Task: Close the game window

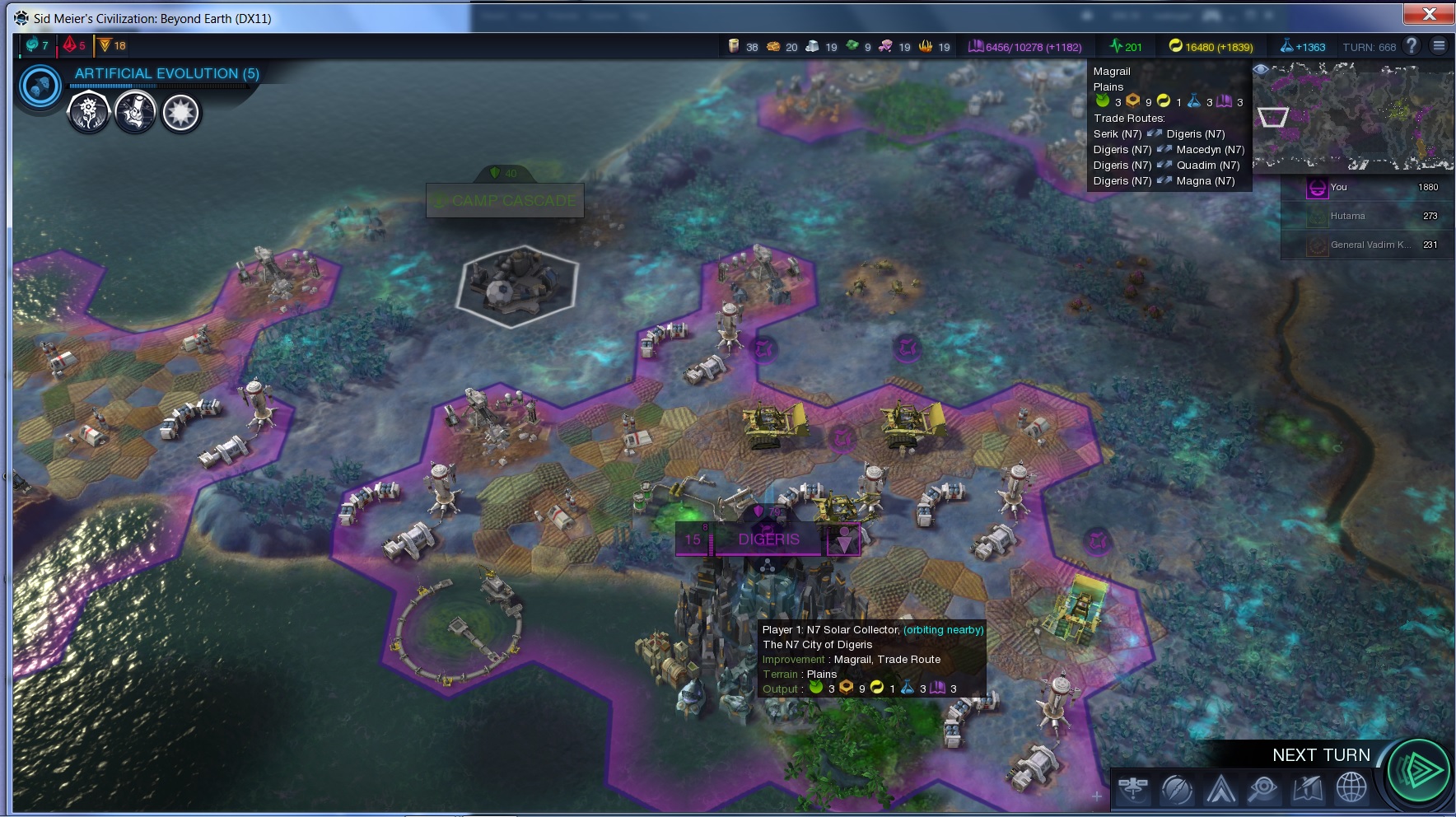Action: coord(1429,14)
